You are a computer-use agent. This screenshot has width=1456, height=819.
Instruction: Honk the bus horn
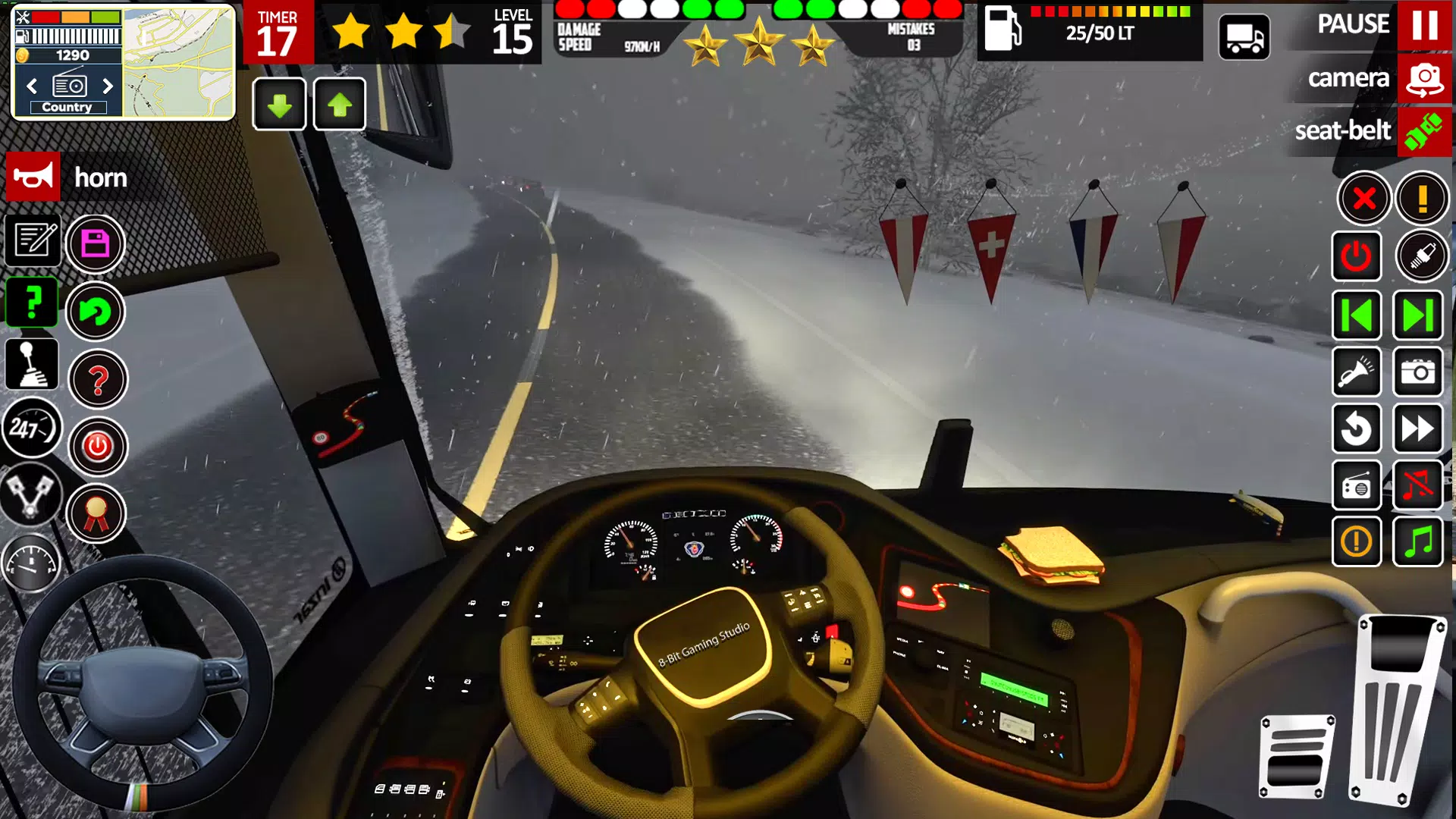click(x=33, y=177)
